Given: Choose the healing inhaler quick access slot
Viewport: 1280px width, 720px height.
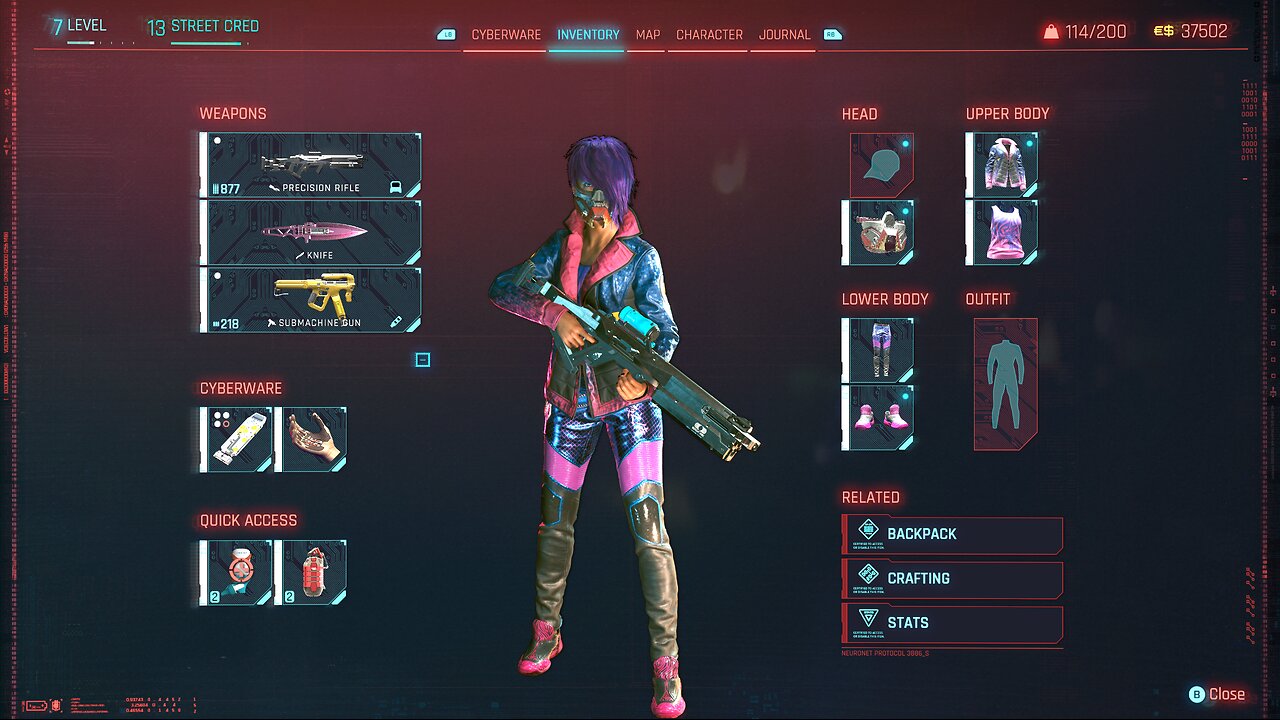Looking at the screenshot, I should (236, 573).
